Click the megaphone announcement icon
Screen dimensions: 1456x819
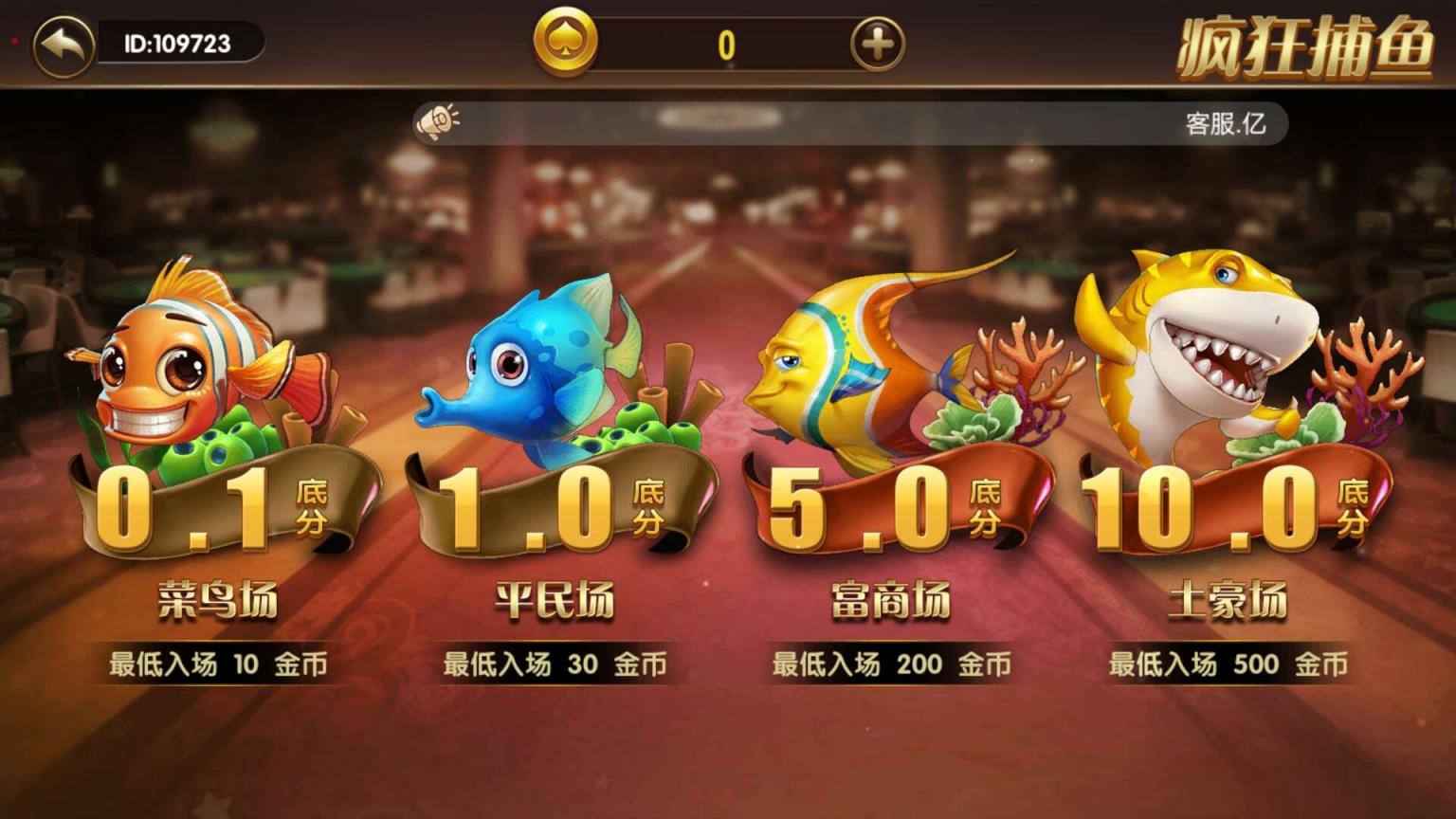click(x=439, y=121)
